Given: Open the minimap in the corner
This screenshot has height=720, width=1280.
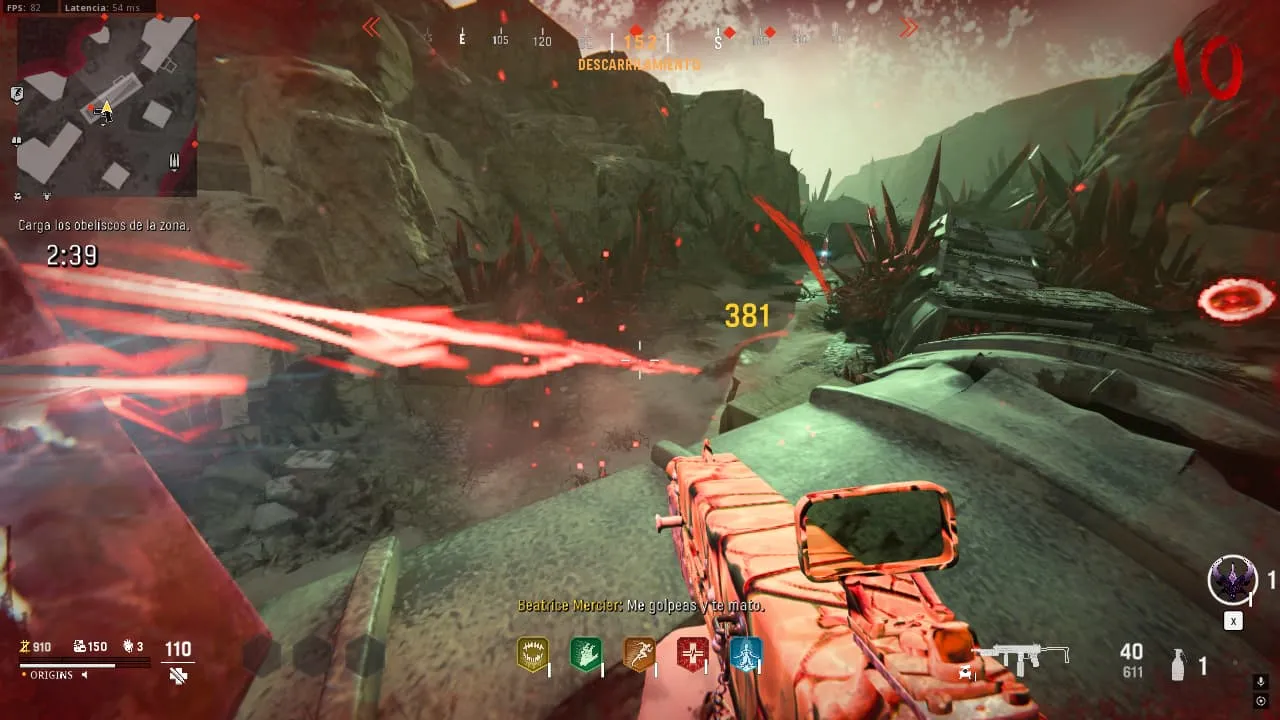Looking at the screenshot, I should pos(107,106).
